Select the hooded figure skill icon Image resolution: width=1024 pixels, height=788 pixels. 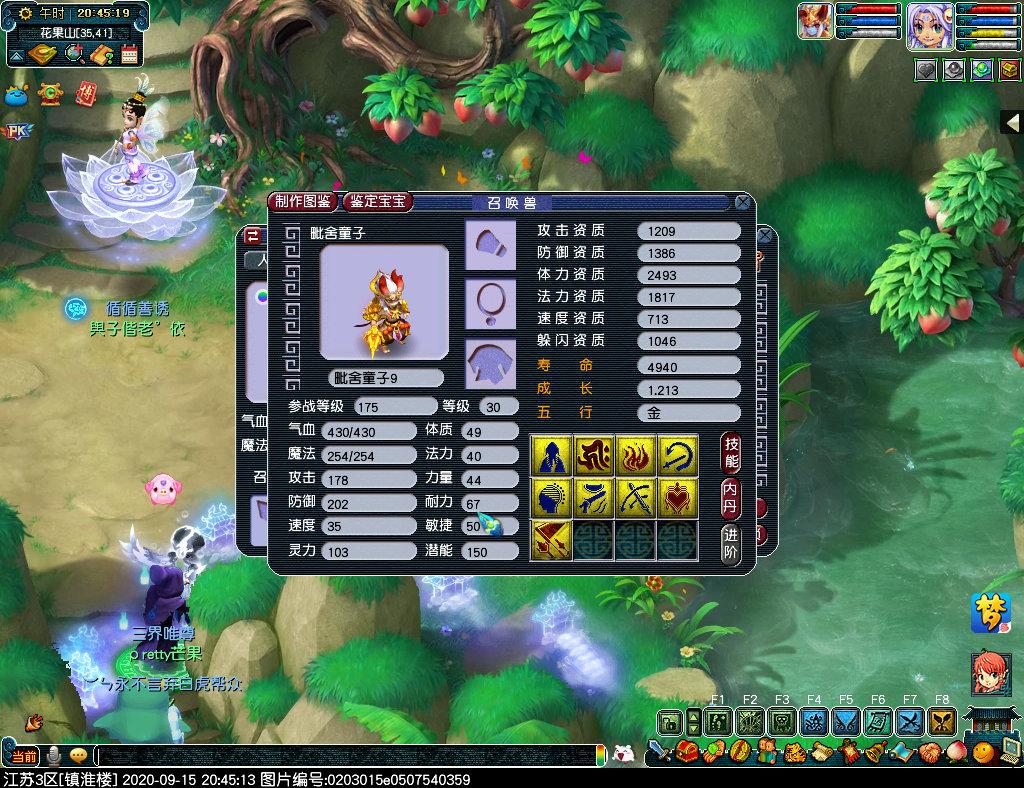(550, 455)
